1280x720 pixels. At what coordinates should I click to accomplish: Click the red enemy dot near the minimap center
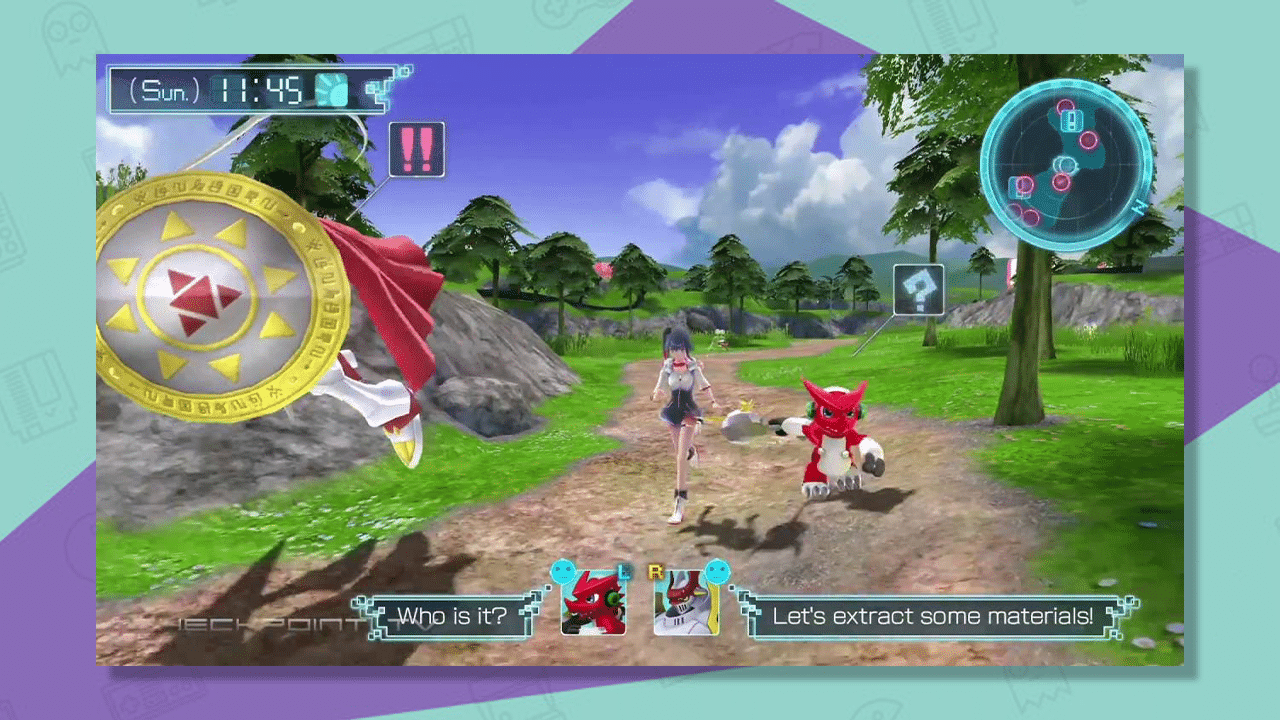tap(1061, 181)
